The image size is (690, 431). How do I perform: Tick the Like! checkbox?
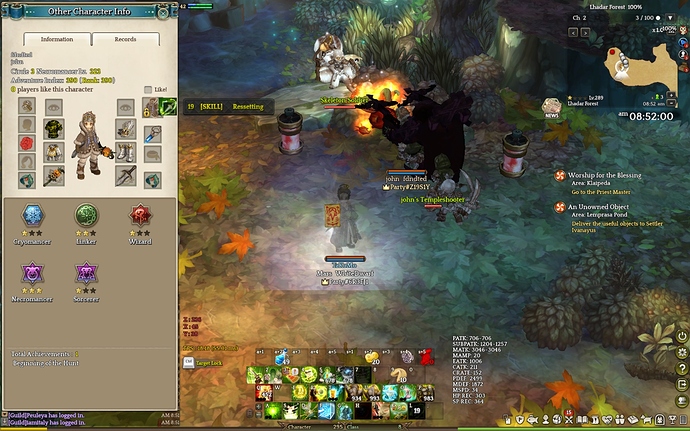[x=149, y=89]
